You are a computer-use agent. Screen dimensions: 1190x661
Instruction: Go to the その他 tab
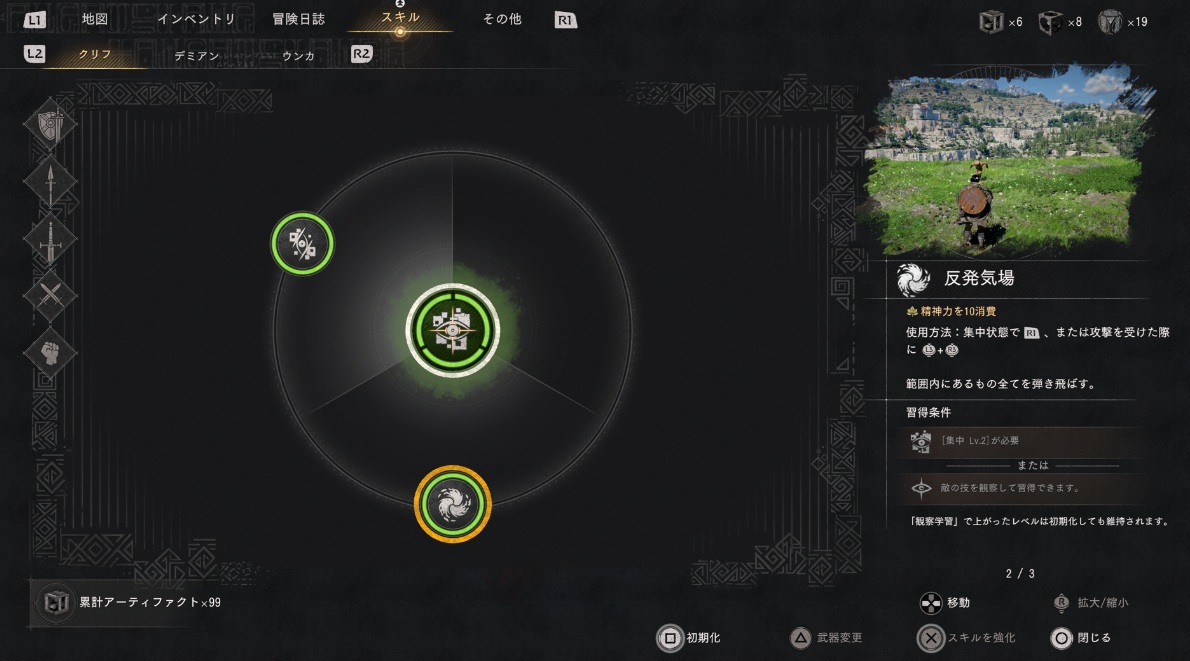click(x=502, y=18)
